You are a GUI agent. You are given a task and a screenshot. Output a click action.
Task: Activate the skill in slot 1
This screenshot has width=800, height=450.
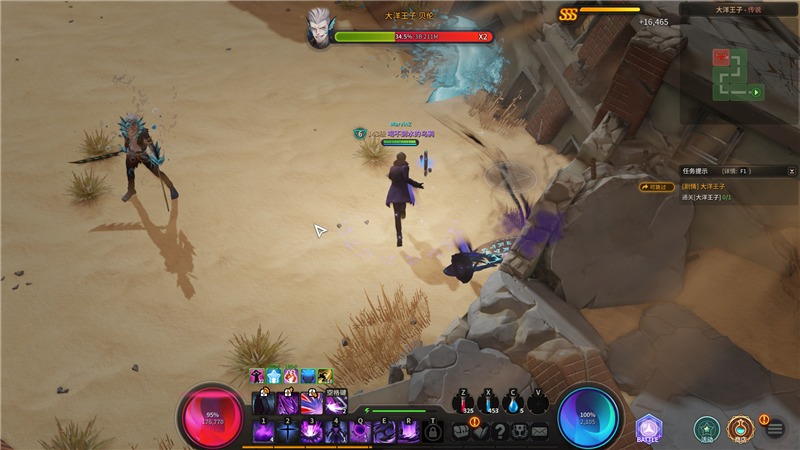click(264, 431)
